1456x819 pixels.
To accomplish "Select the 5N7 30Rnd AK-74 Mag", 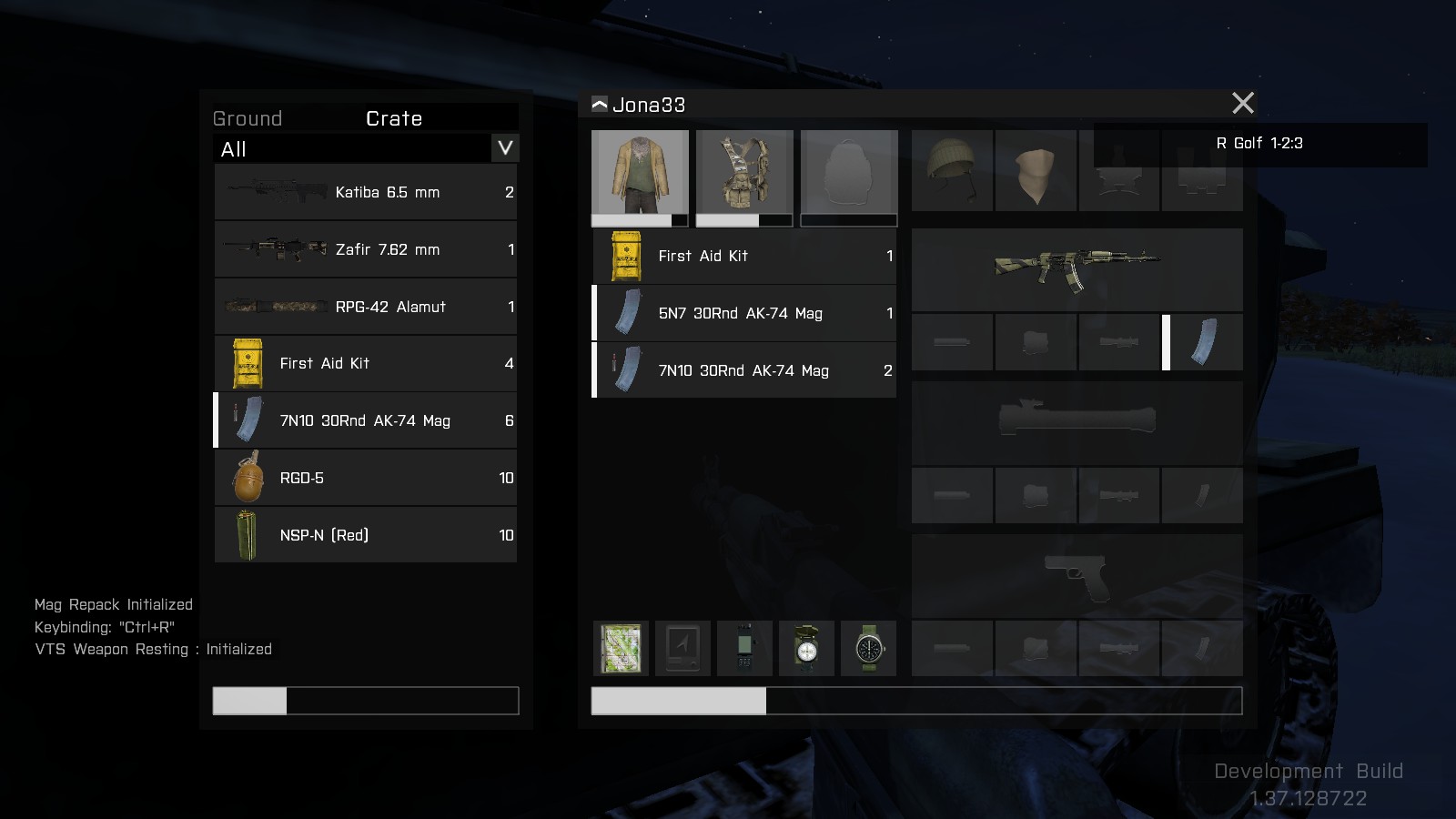I will point(744,313).
